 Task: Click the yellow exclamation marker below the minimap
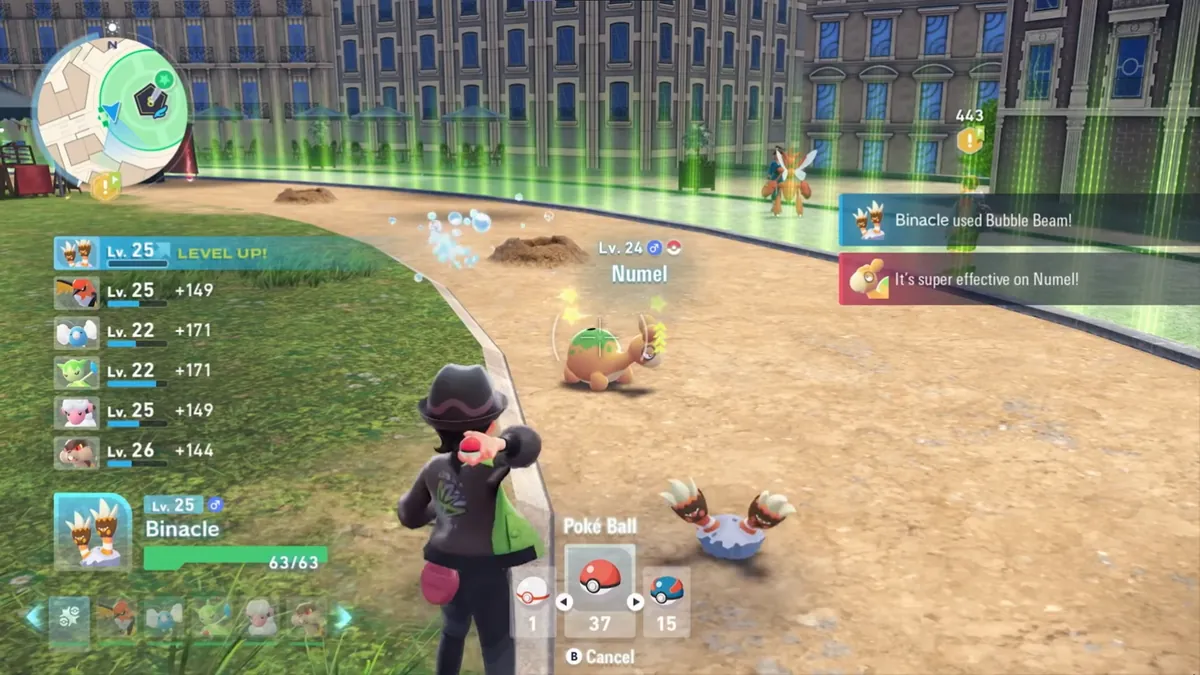point(105,186)
